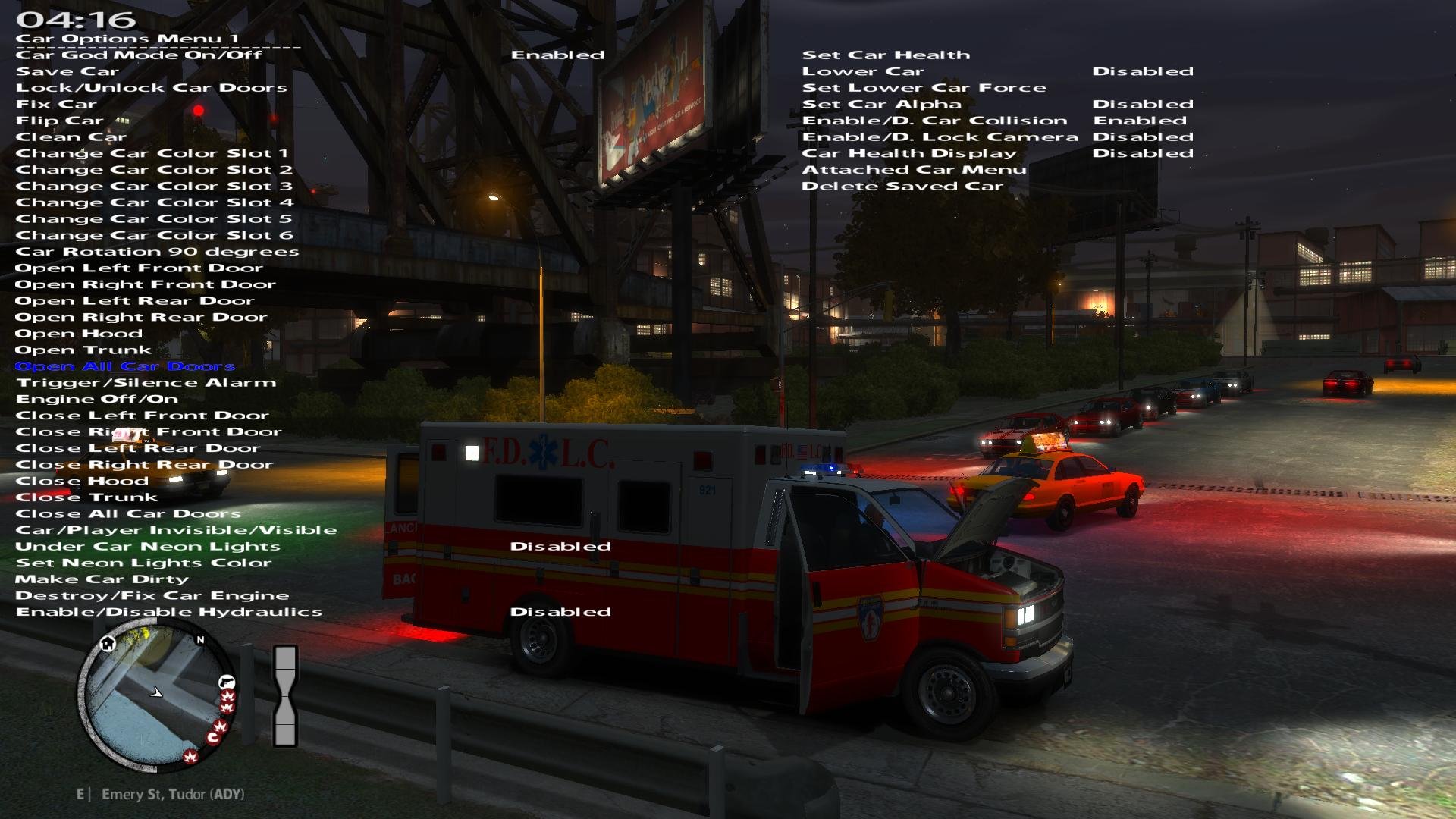Choose Delete Saved Car
The width and height of the screenshot is (1456, 819).
902,187
